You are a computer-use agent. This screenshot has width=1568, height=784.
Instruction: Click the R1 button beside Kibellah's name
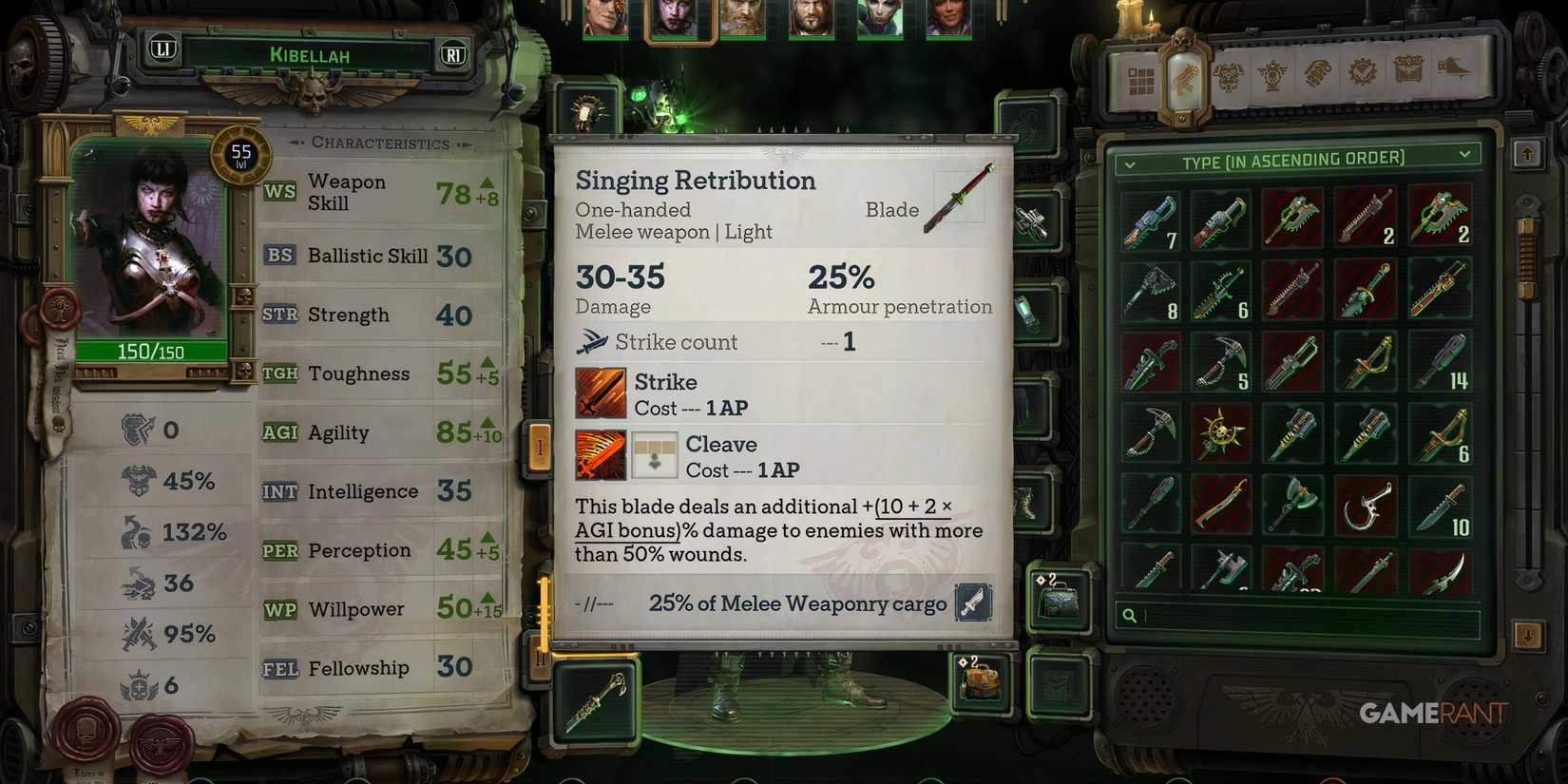coord(453,55)
